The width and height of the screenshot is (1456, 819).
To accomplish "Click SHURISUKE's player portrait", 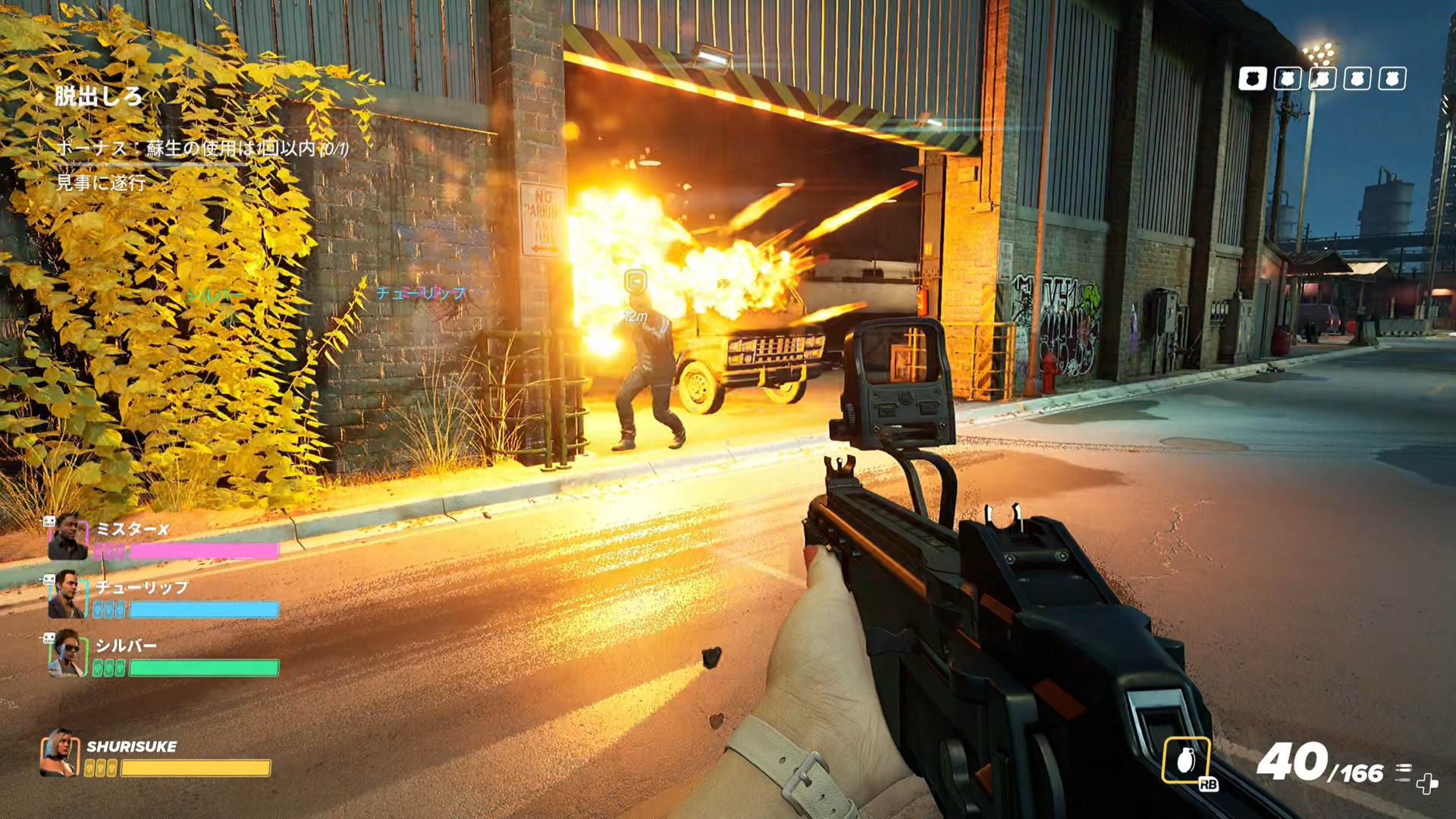I will pyautogui.click(x=60, y=753).
